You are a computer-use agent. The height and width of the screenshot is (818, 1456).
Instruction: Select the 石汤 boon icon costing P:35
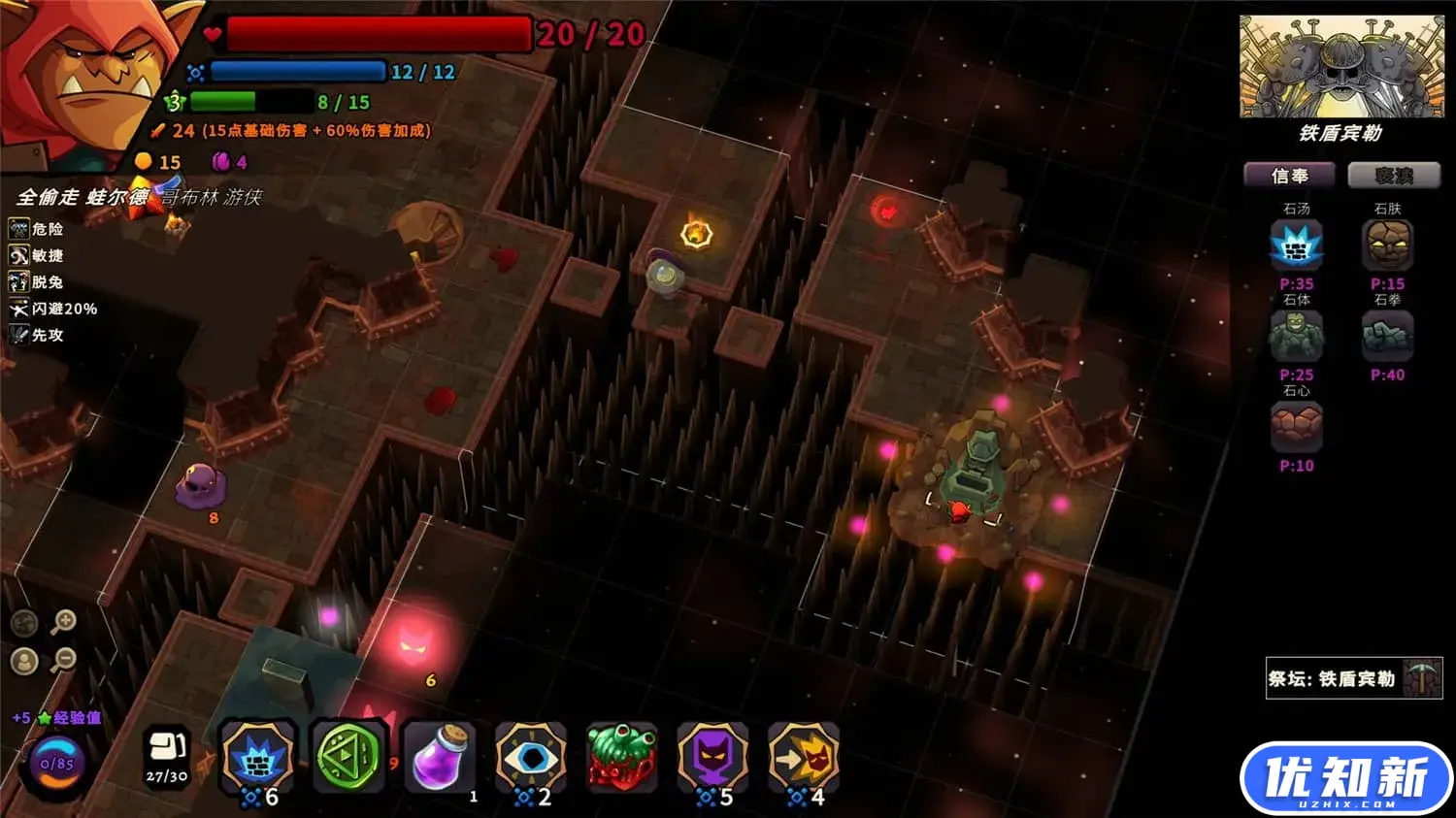tap(1296, 245)
